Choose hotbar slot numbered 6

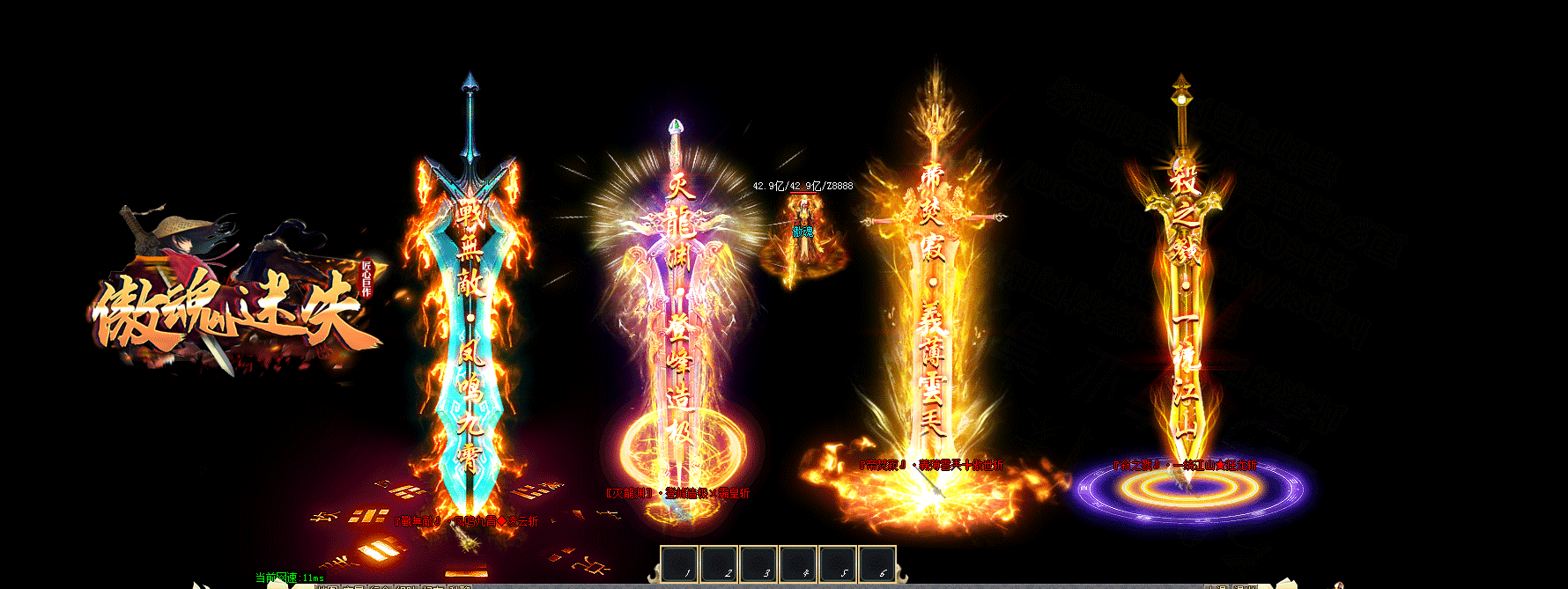coord(876,564)
